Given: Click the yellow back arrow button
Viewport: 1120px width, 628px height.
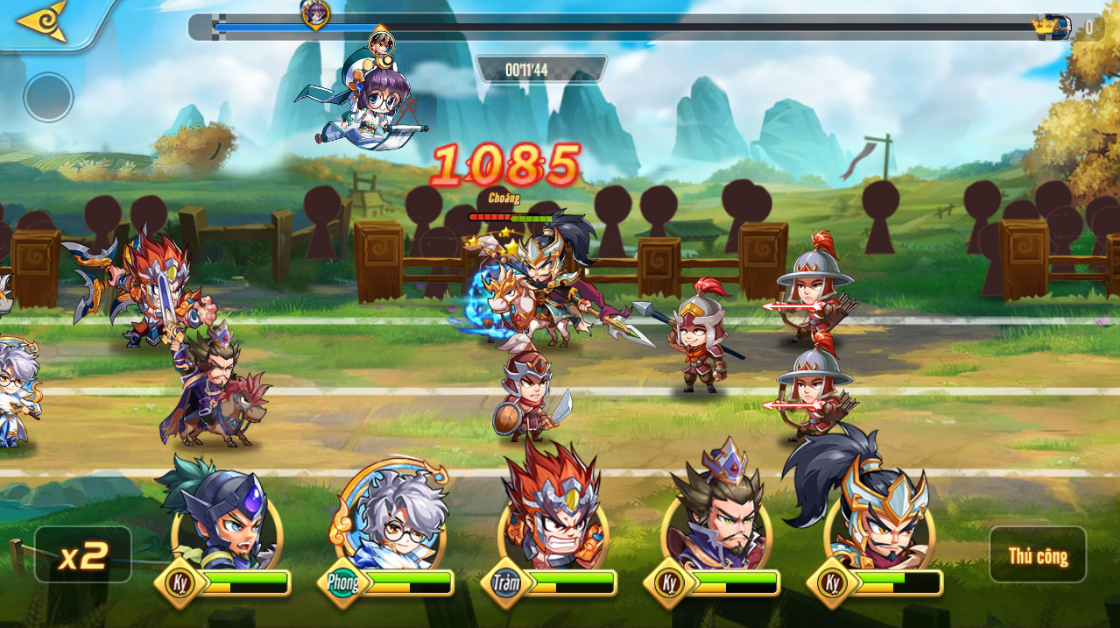Looking at the screenshot, I should tap(42, 21).
